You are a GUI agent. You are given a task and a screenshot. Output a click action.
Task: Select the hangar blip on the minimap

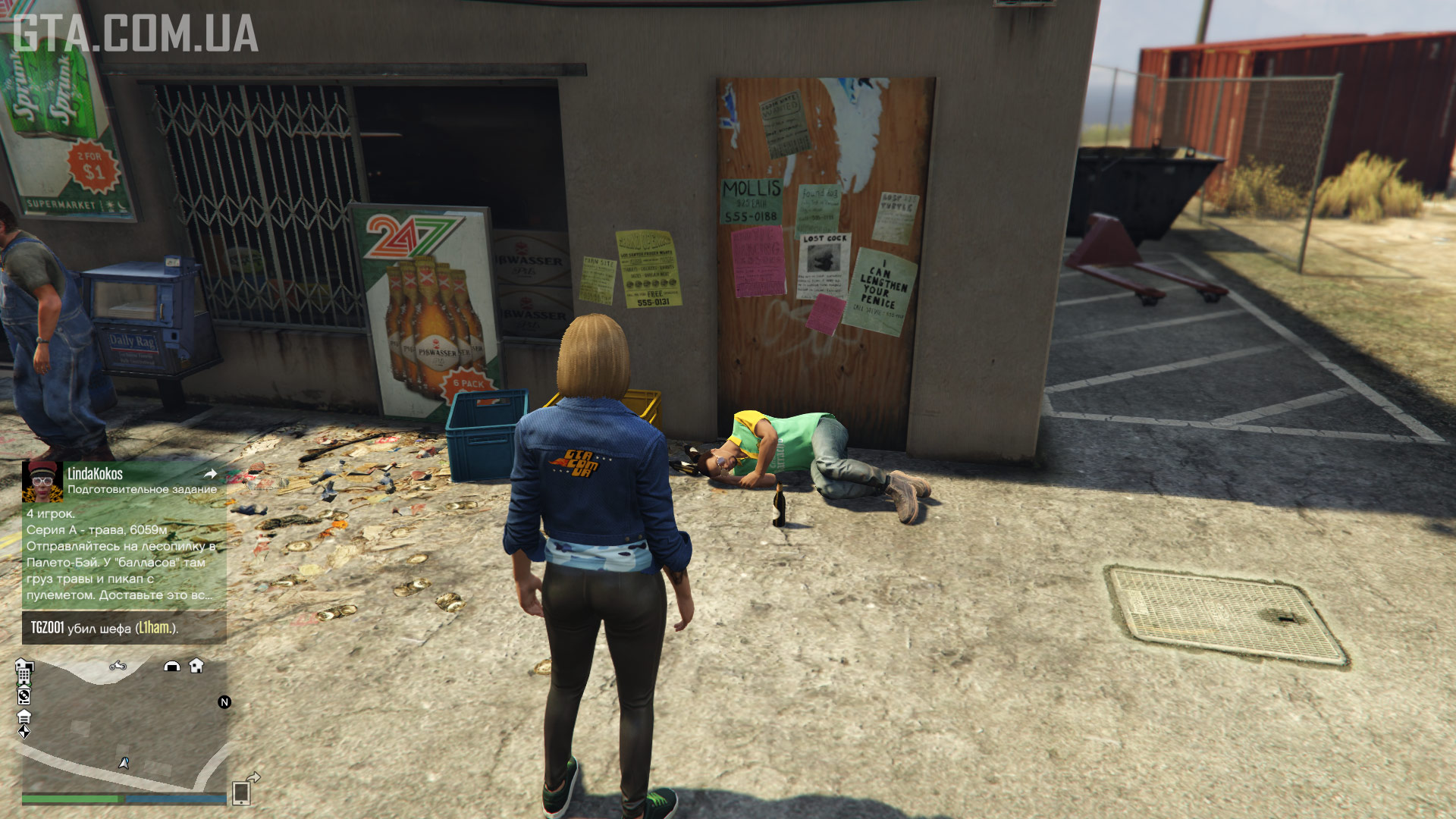click(x=172, y=666)
